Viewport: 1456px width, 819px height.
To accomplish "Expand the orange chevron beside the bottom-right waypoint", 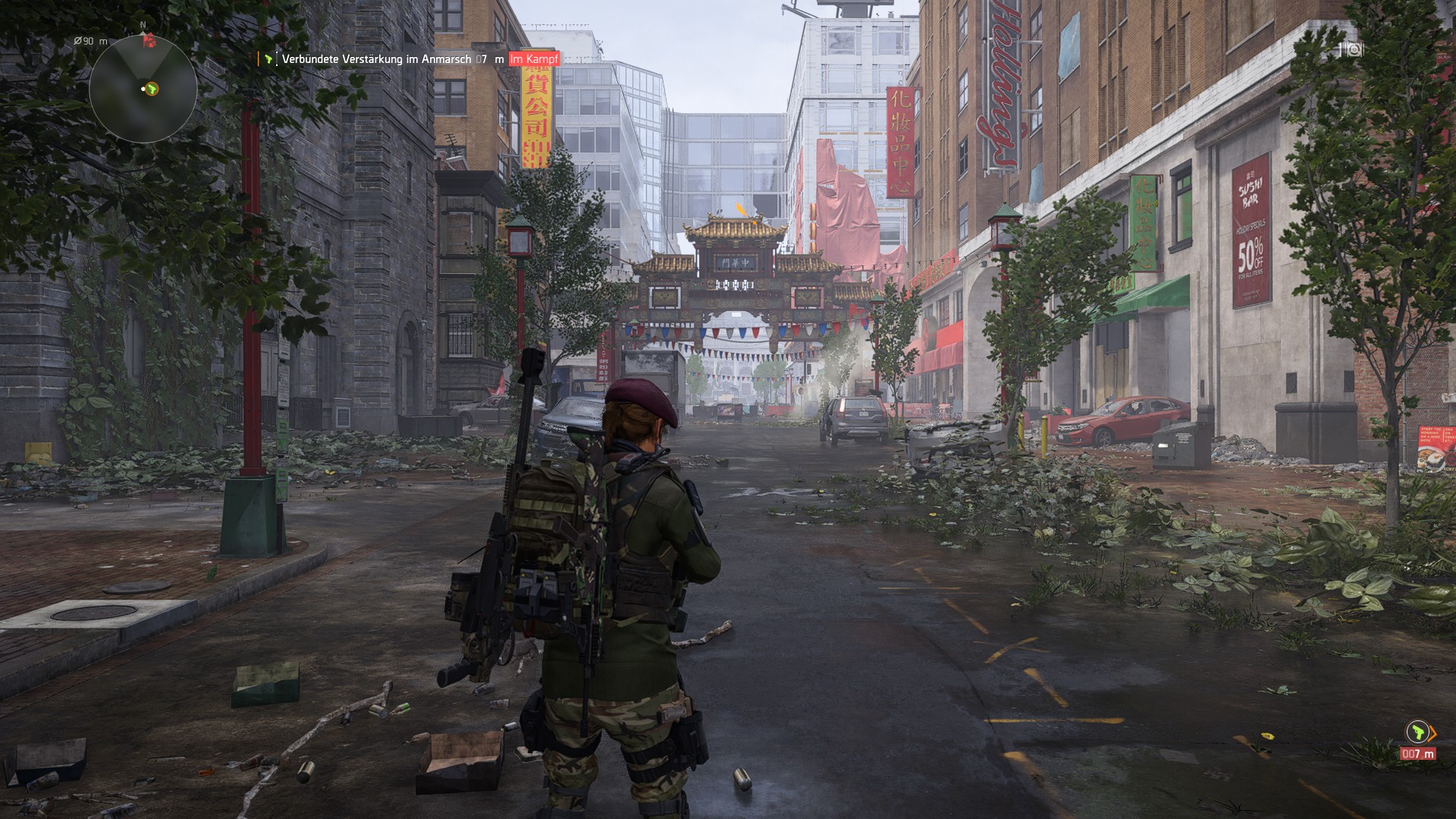I will click(1432, 734).
